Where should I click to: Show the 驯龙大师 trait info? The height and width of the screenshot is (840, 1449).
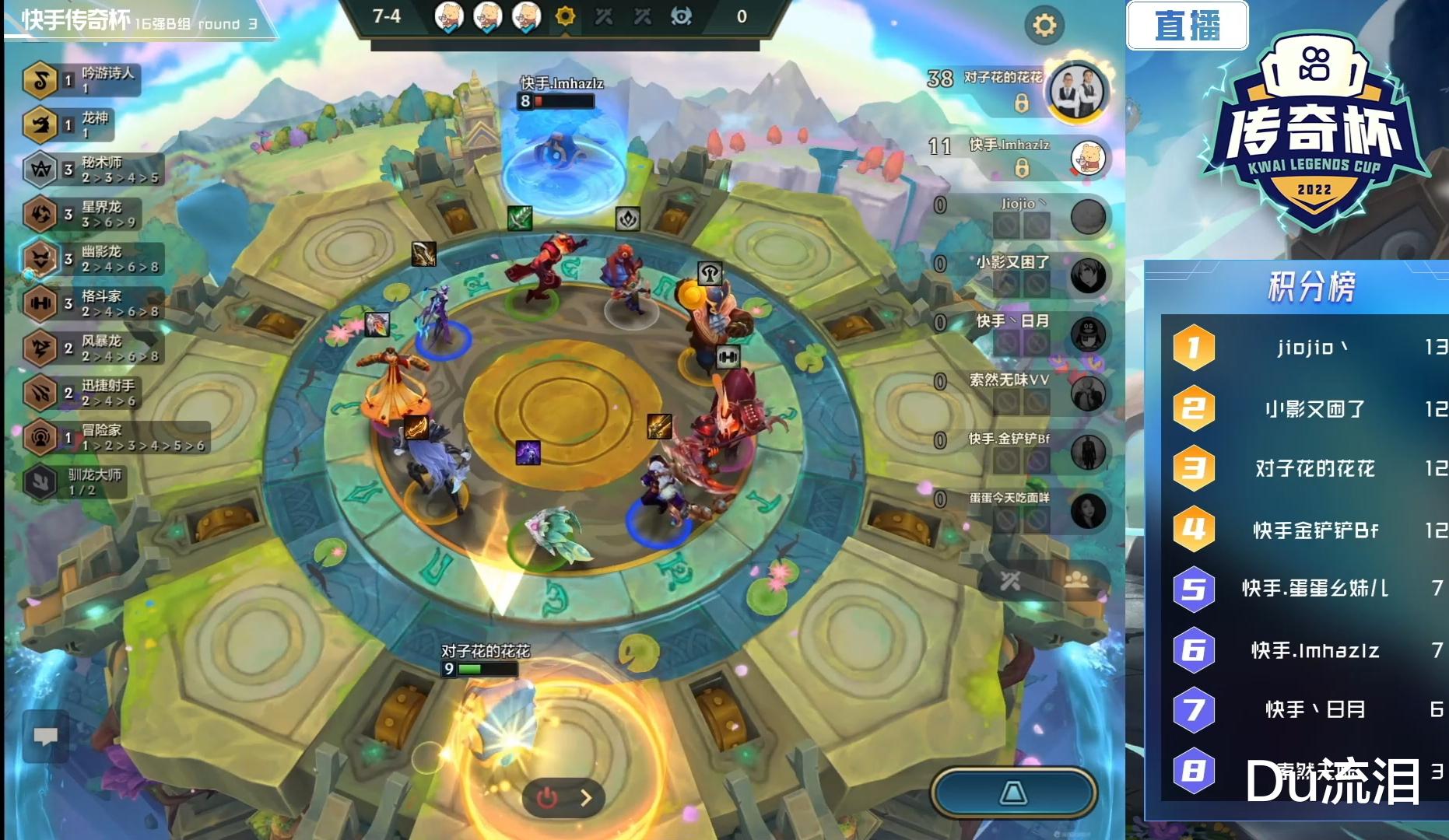tap(74, 481)
